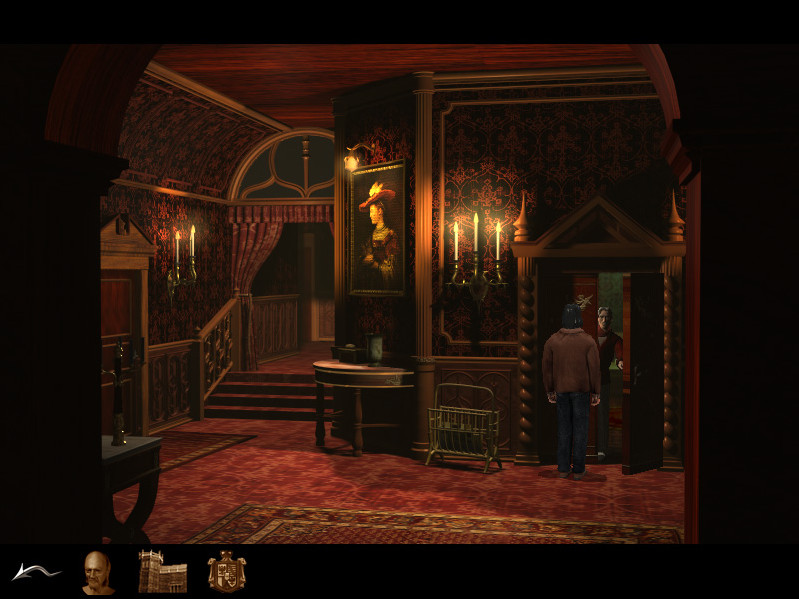
Task: Choose the castle tower picture
Action: 162,571
